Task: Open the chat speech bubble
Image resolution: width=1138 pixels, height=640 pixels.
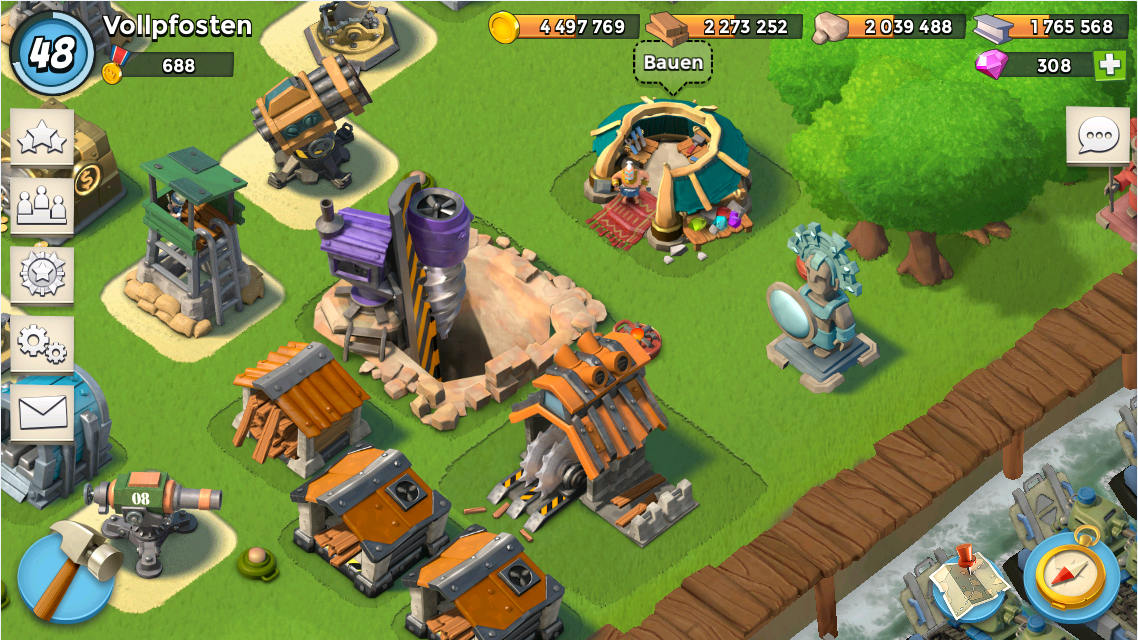Action: click(1097, 135)
